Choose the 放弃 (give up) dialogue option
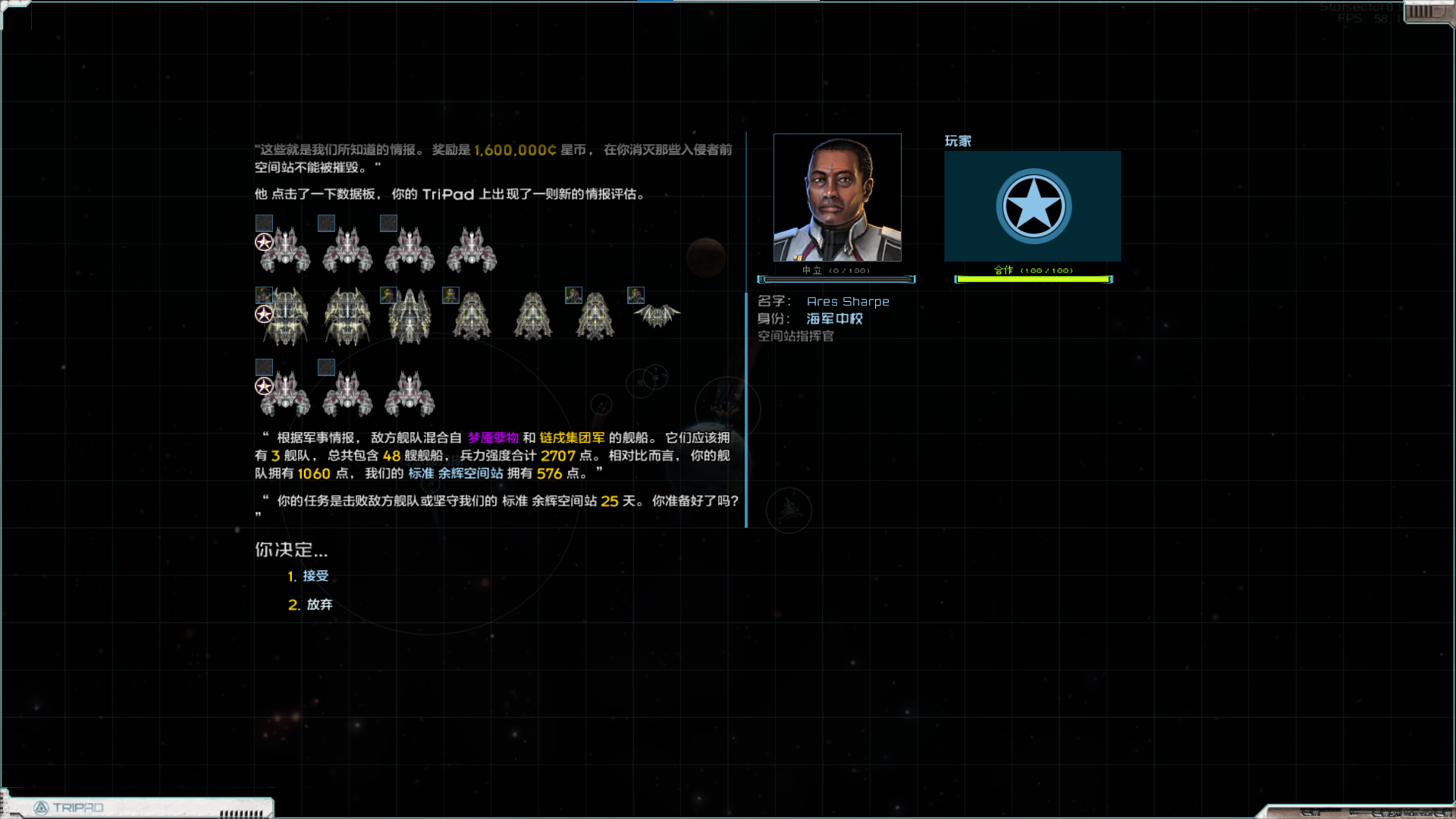This screenshot has height=819, width=1456. [x=318, y=604]
